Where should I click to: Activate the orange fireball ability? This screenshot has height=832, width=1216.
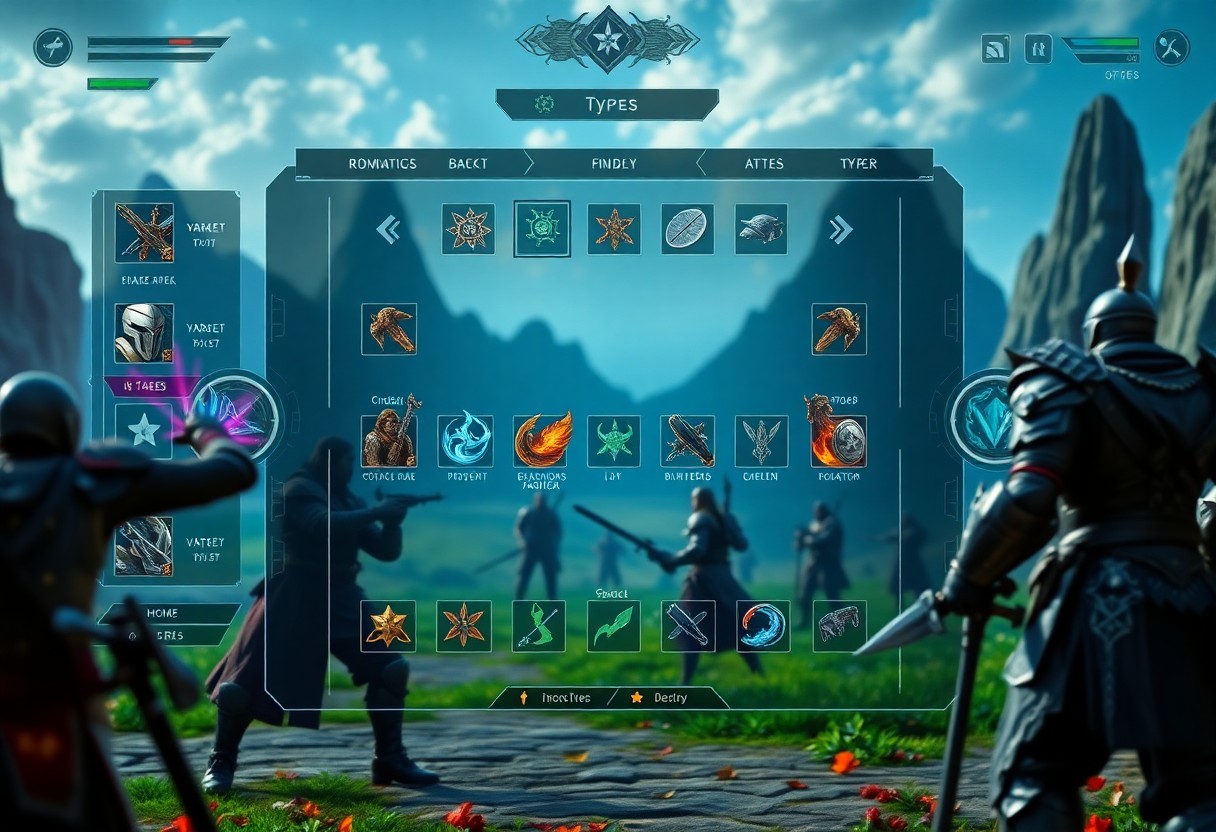tap(541, 441)
